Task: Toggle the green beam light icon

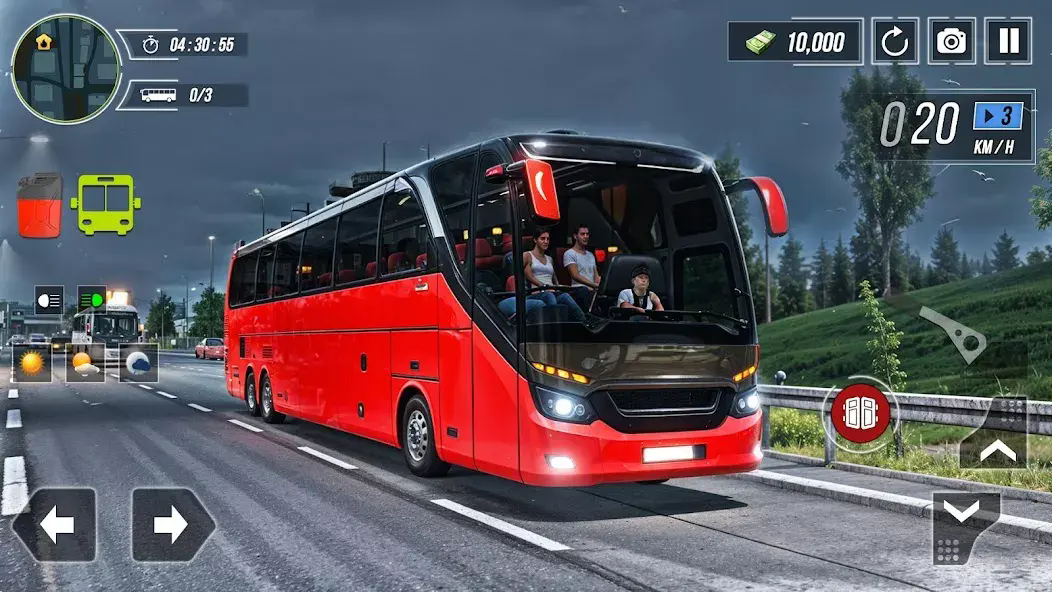Action: [92, 299]
